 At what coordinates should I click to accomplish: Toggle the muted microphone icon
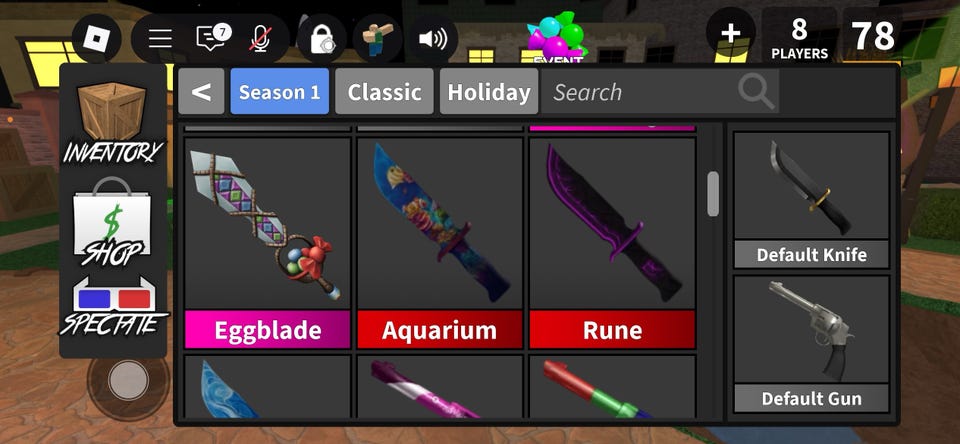pyautogui.click(x=261, y=39)
